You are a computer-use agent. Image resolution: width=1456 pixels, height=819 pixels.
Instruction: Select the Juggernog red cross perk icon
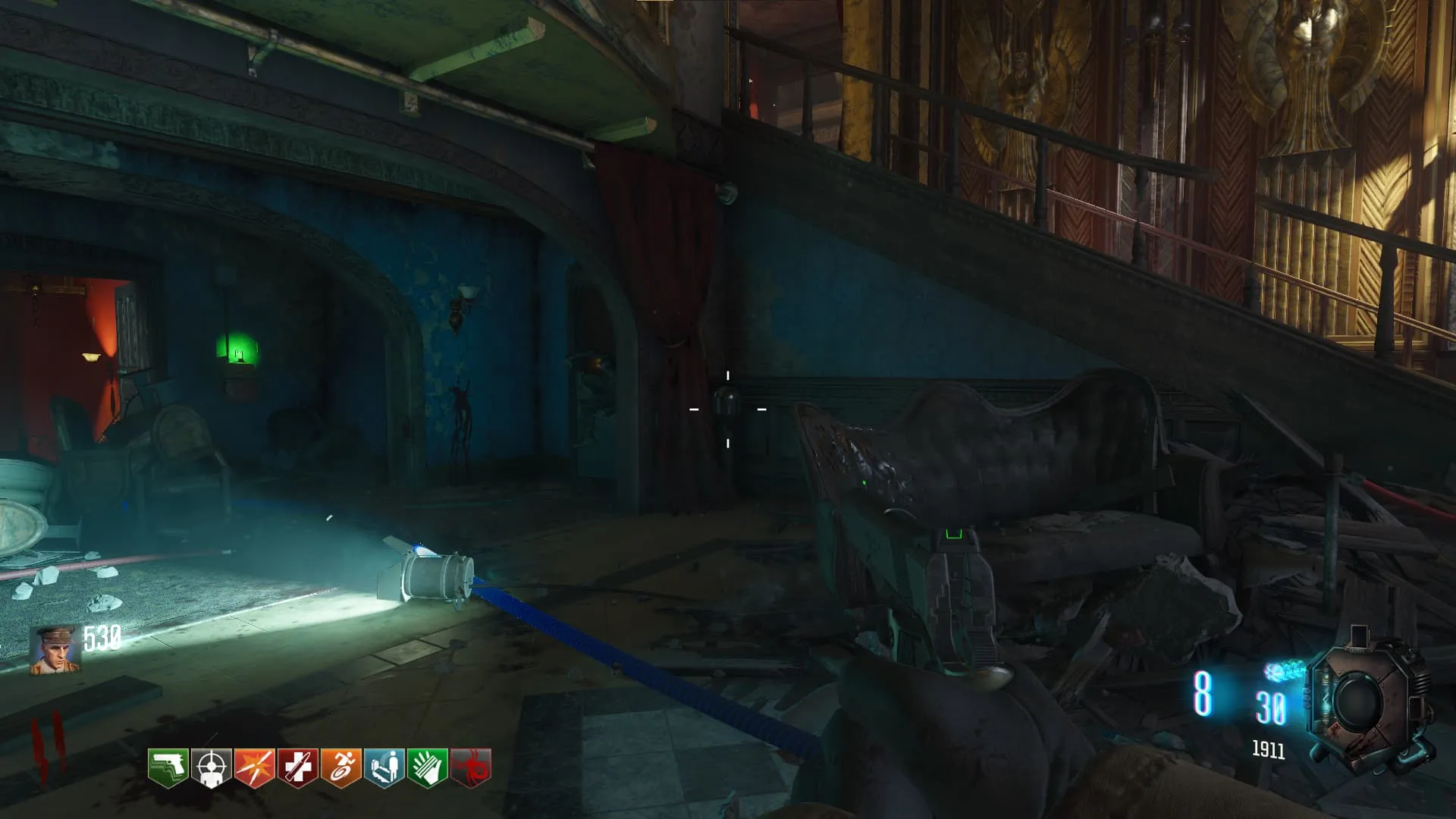click(x=297, y=767)
